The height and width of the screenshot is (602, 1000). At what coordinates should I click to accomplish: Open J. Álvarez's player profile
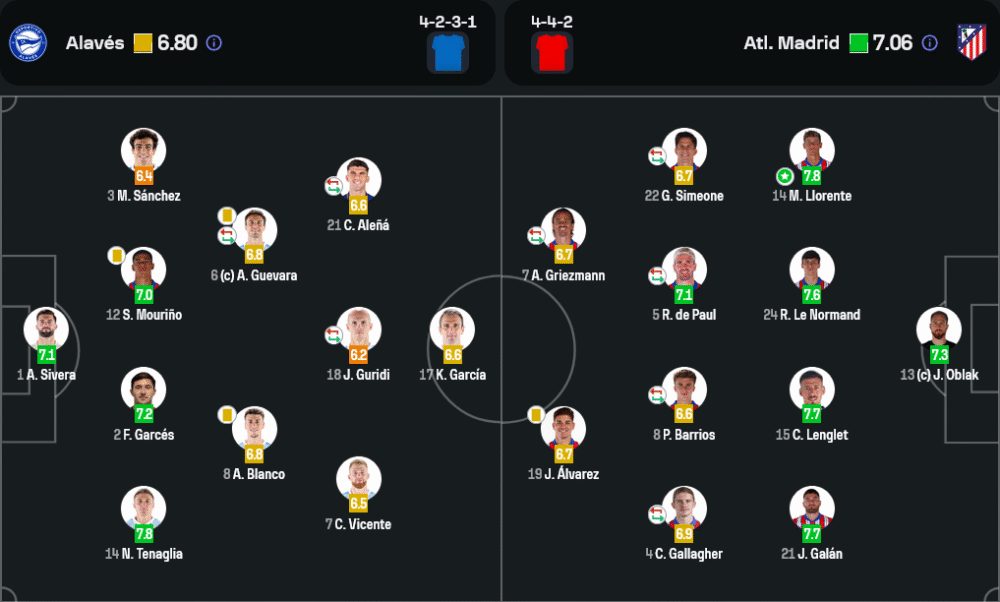(x=563, y=429)
